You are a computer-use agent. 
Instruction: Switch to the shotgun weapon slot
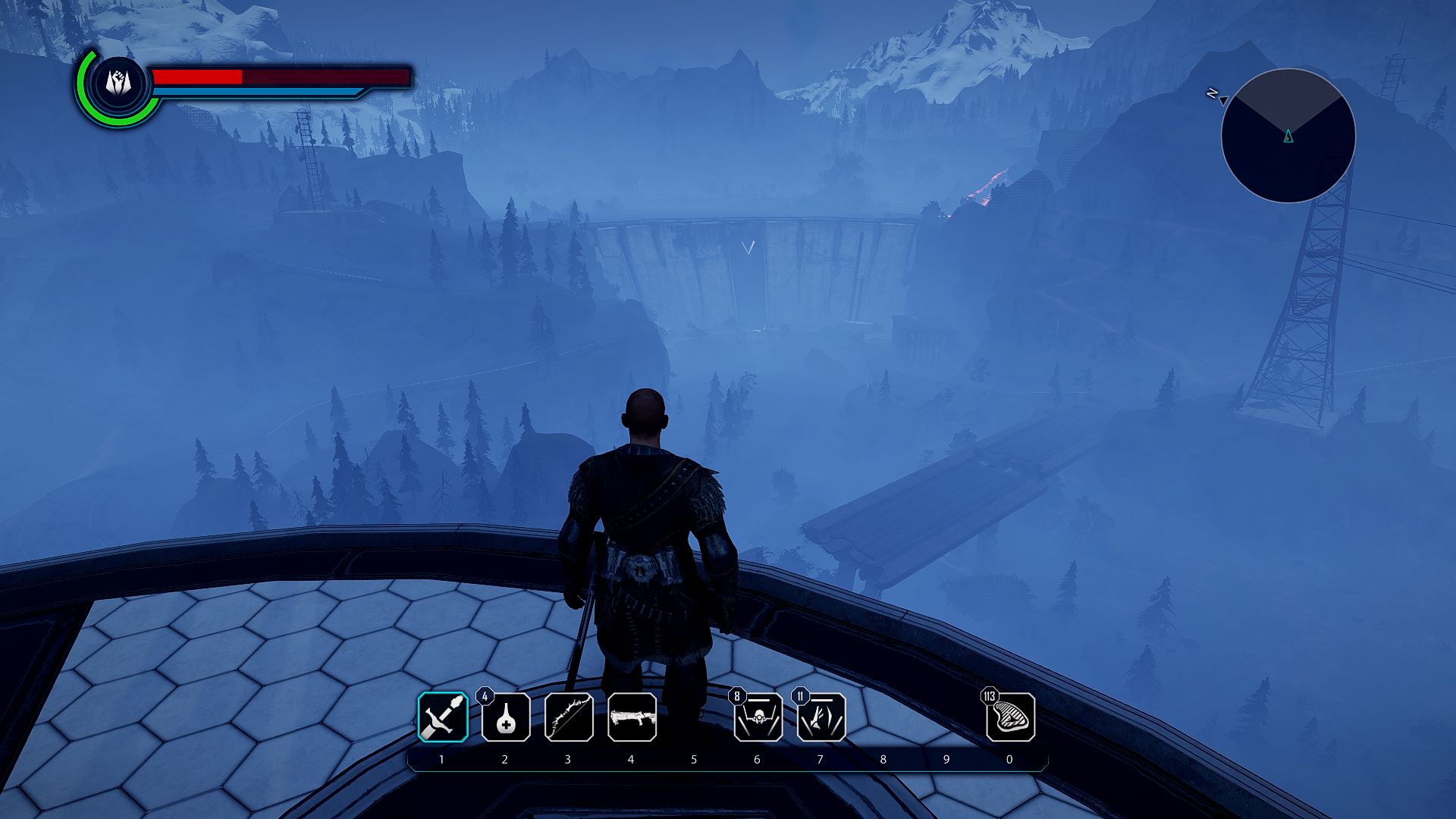(x=632, y=717)
